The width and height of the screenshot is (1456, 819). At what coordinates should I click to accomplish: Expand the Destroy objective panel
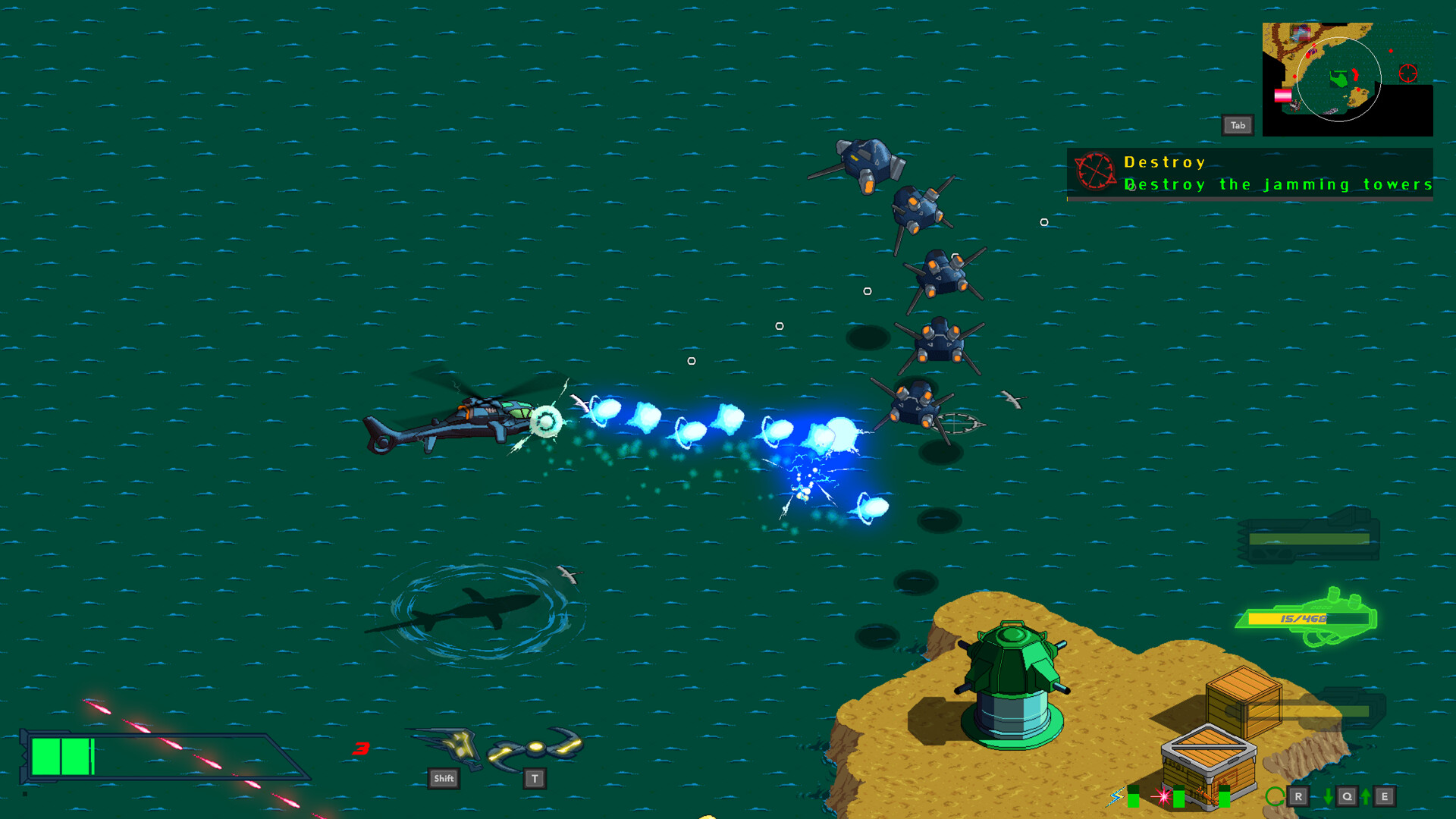[x=1250, y=173]
